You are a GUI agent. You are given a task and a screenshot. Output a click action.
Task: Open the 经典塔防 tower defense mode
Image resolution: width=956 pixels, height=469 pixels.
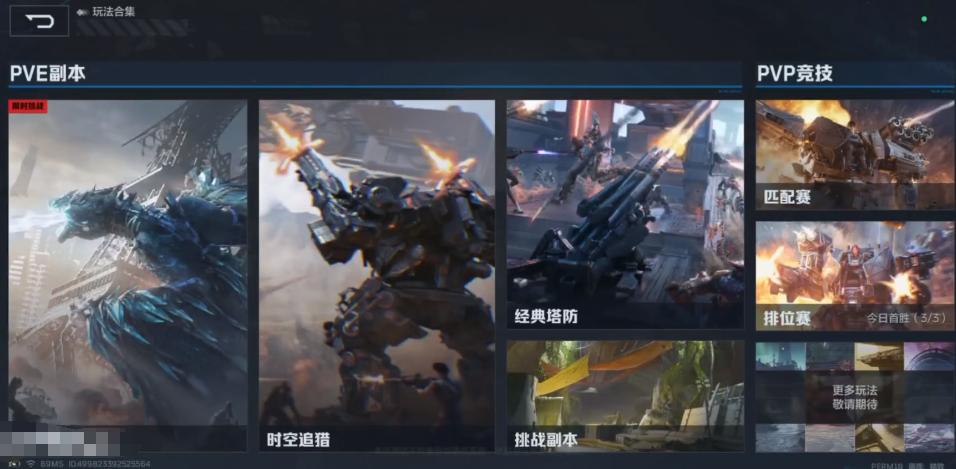tap(625, 214)
